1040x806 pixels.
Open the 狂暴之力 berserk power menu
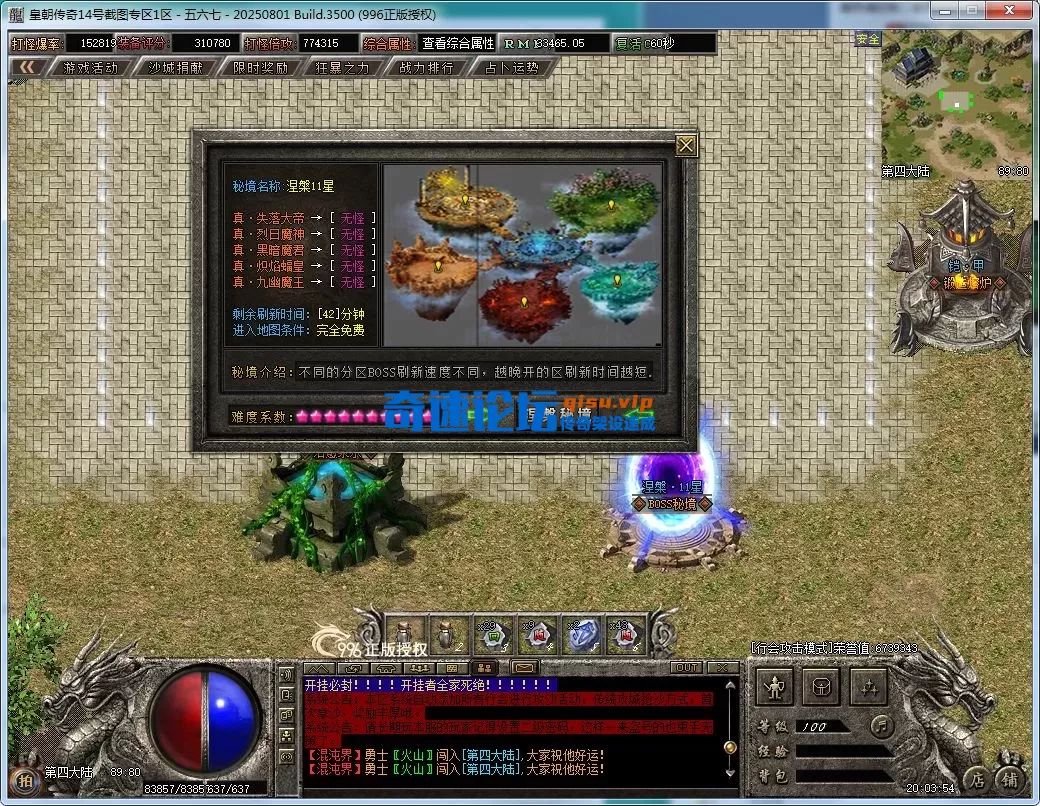(x=342, y=68)
